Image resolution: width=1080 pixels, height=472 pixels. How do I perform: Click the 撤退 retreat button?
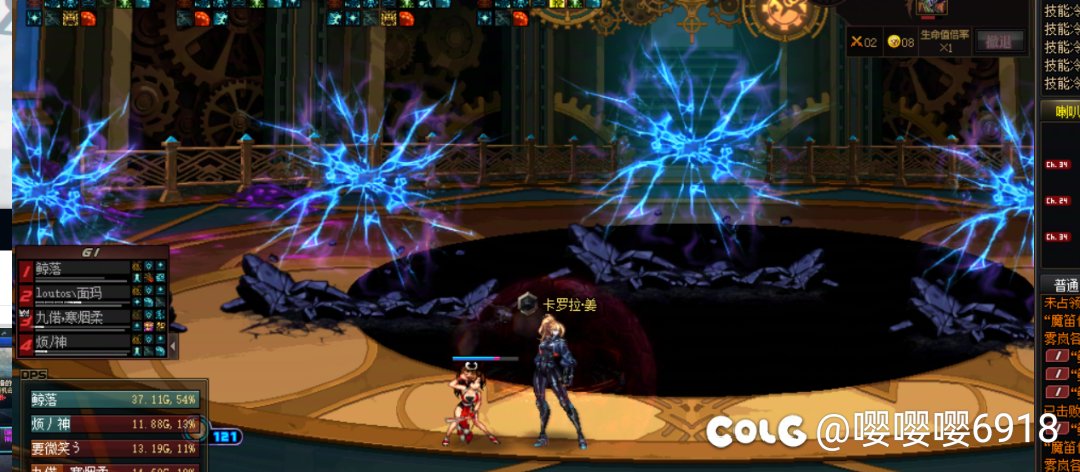(x=999, y=41)
